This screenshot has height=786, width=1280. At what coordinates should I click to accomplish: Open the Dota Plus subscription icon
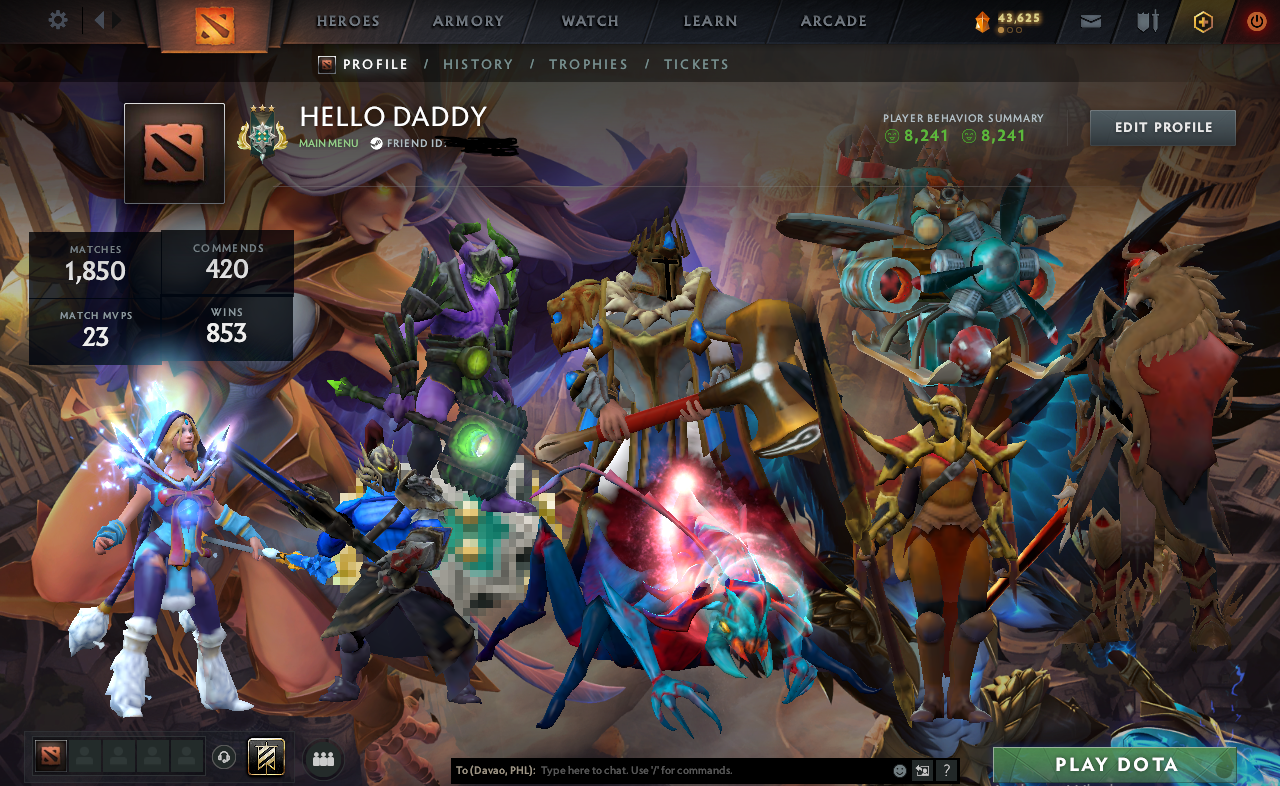[1202, 21]
